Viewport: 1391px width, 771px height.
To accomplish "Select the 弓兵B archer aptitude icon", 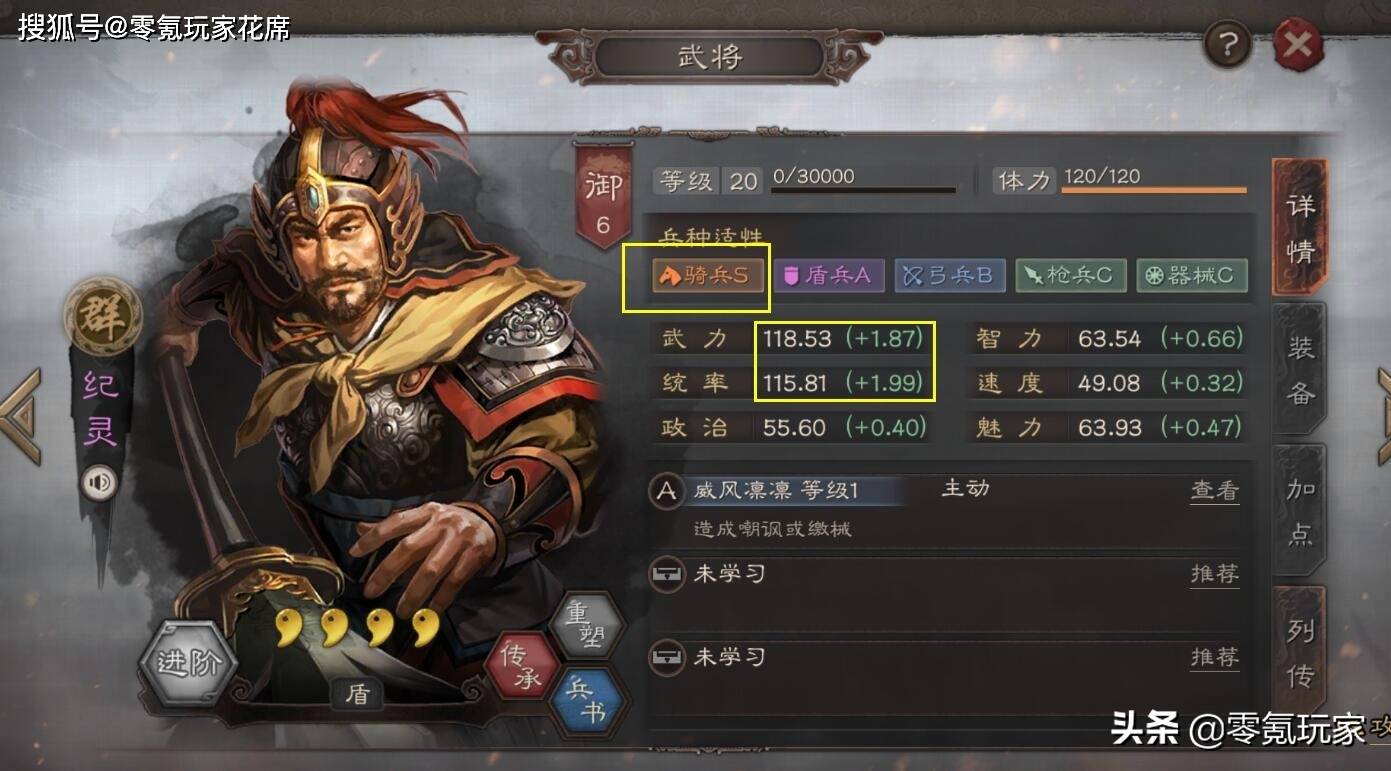I will pos(950,276).
